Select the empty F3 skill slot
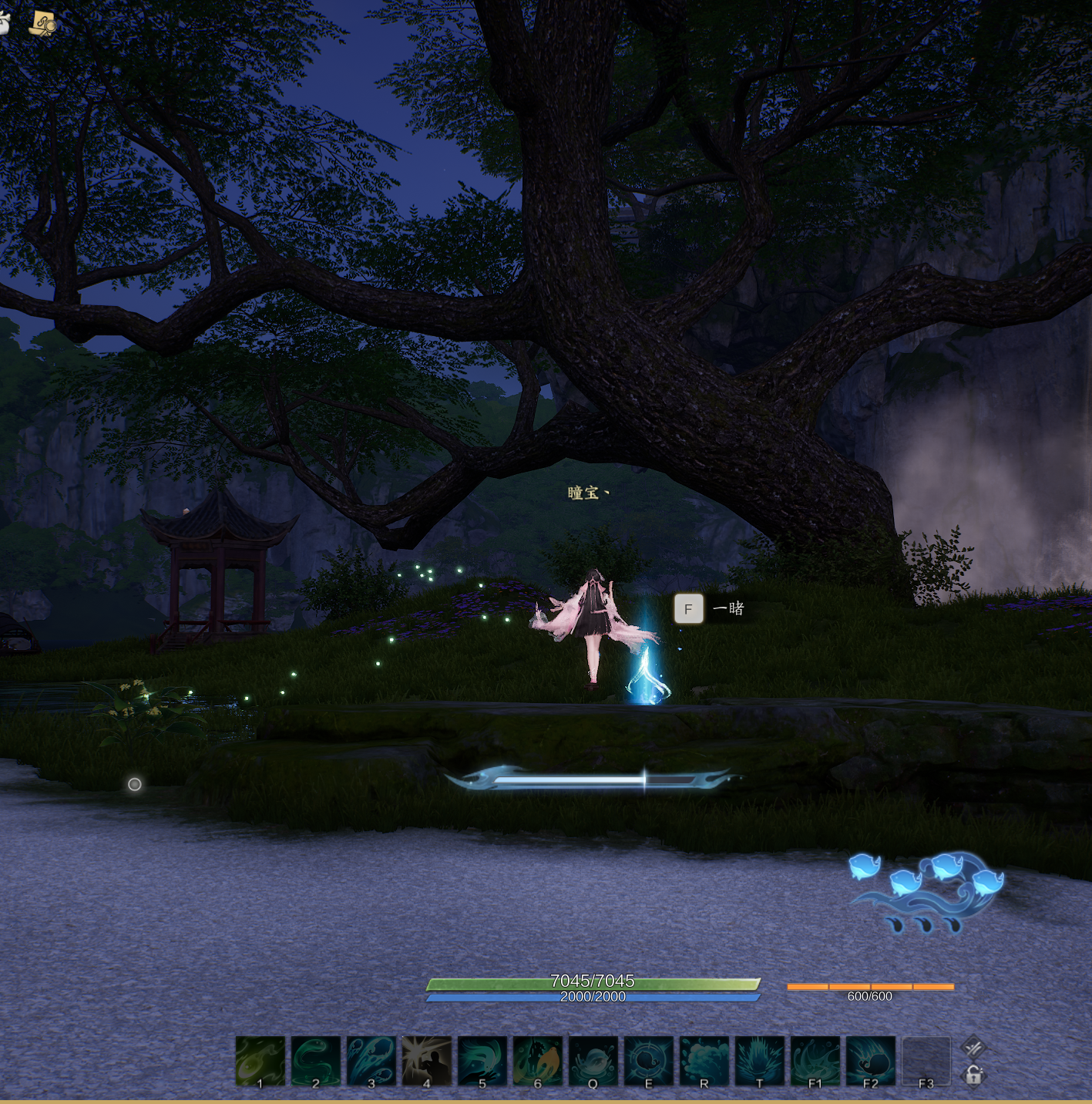 [x=926, y=1061]
